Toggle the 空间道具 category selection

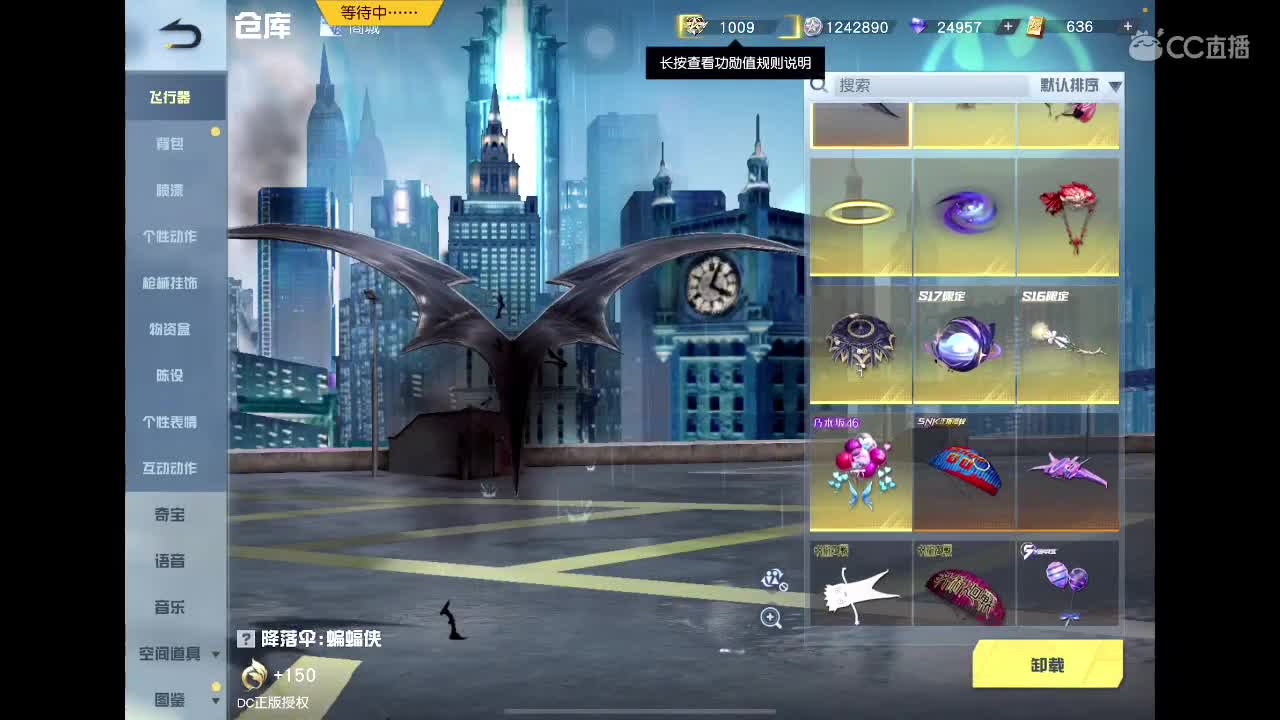tap(168, 654)
